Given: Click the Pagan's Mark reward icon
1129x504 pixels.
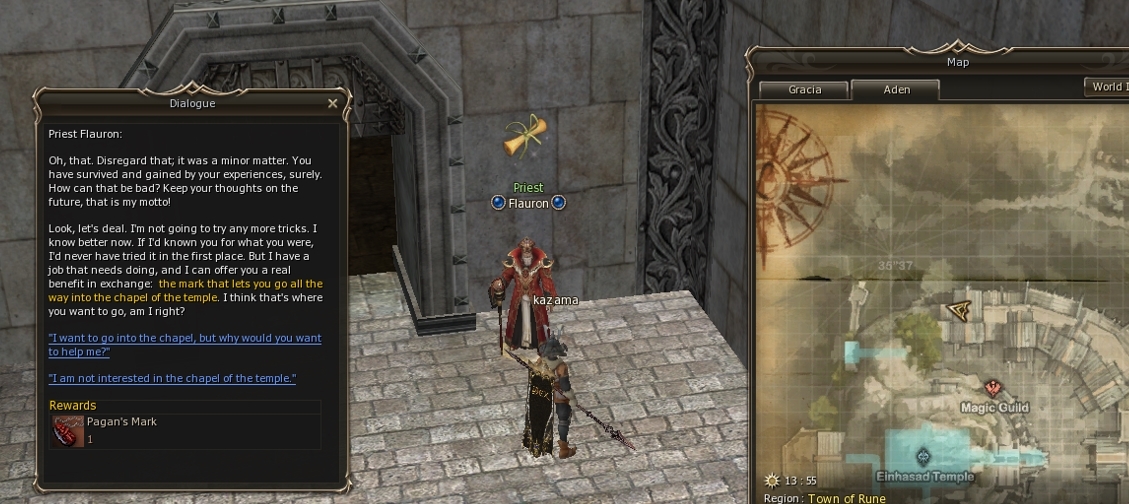Looking at the screenshot, I should point(68,430).
